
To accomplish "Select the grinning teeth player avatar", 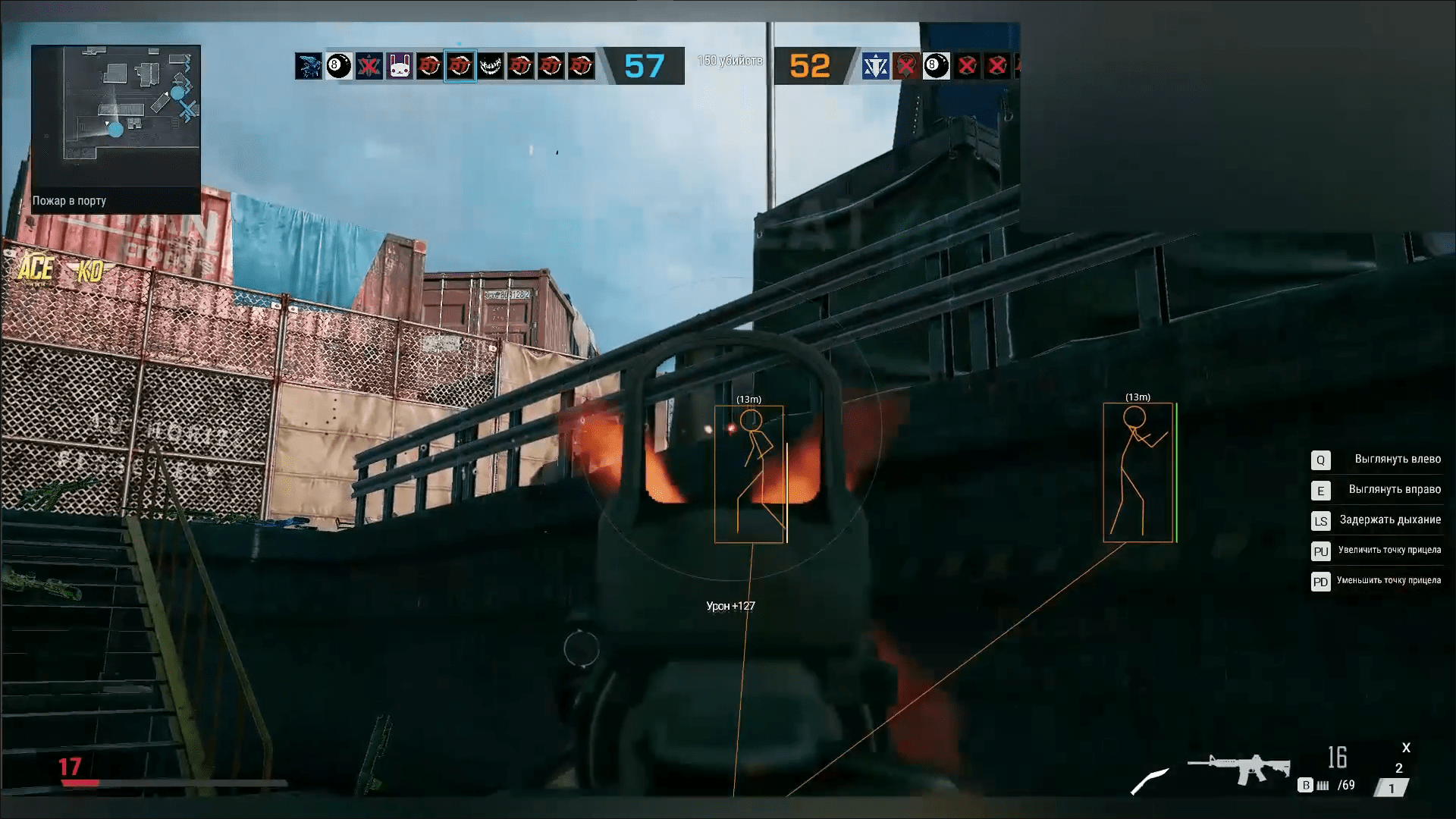I will click(491, 67).
